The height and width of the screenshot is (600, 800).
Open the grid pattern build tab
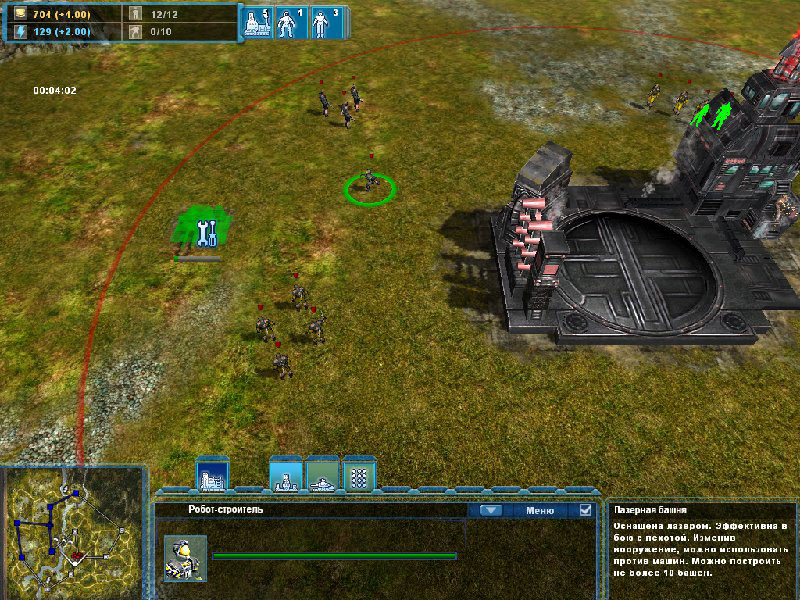358,475
